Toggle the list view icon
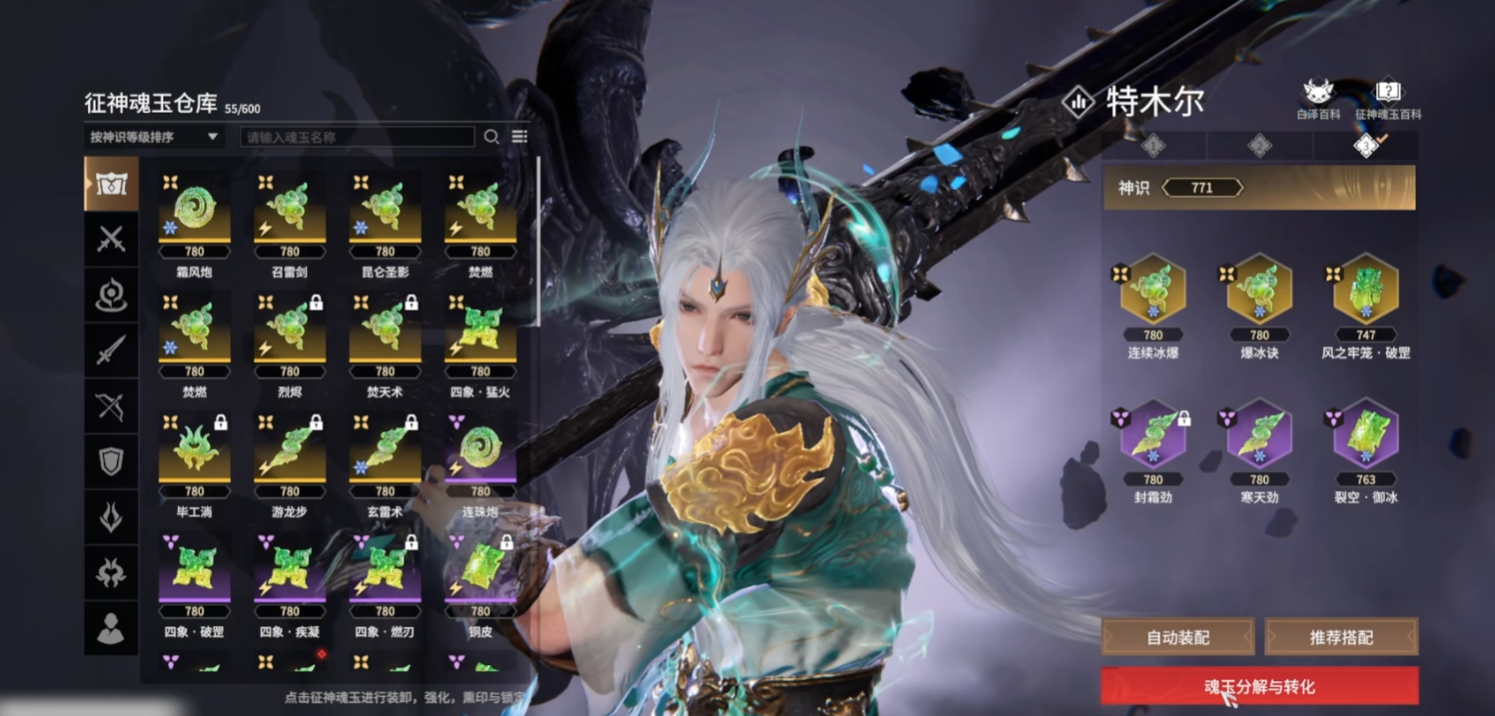The width and height of the screenshot is (1495, 716). click(519, 137)
